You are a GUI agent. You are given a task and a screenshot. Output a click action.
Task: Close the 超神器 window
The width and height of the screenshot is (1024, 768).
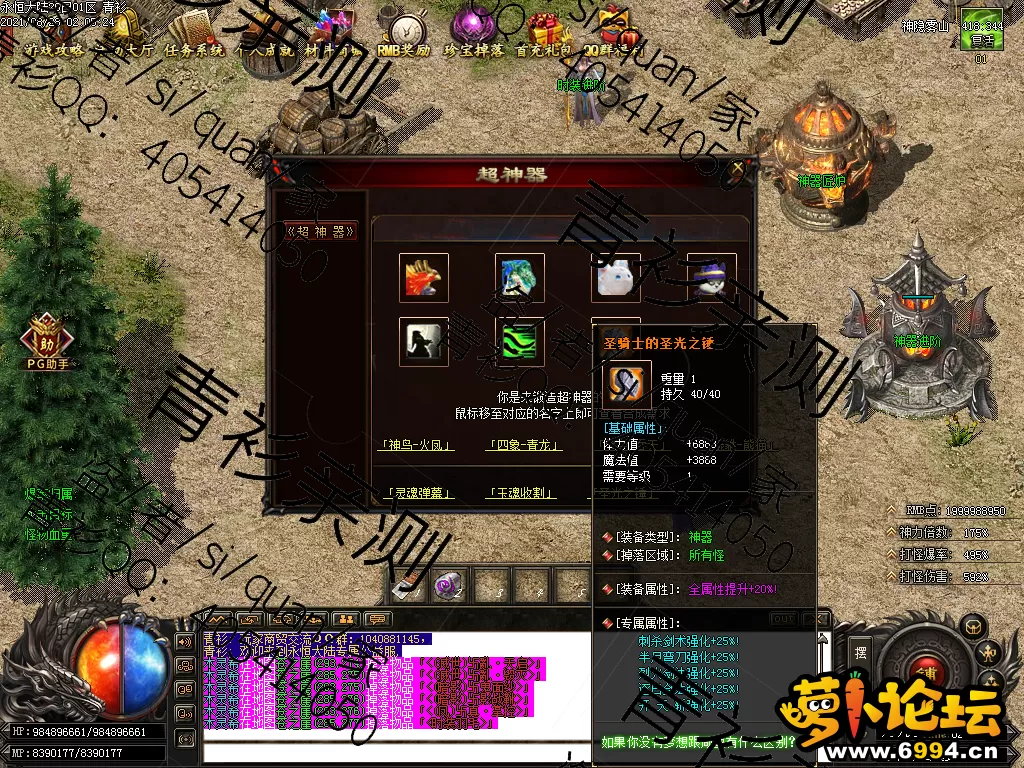(738, 169)
